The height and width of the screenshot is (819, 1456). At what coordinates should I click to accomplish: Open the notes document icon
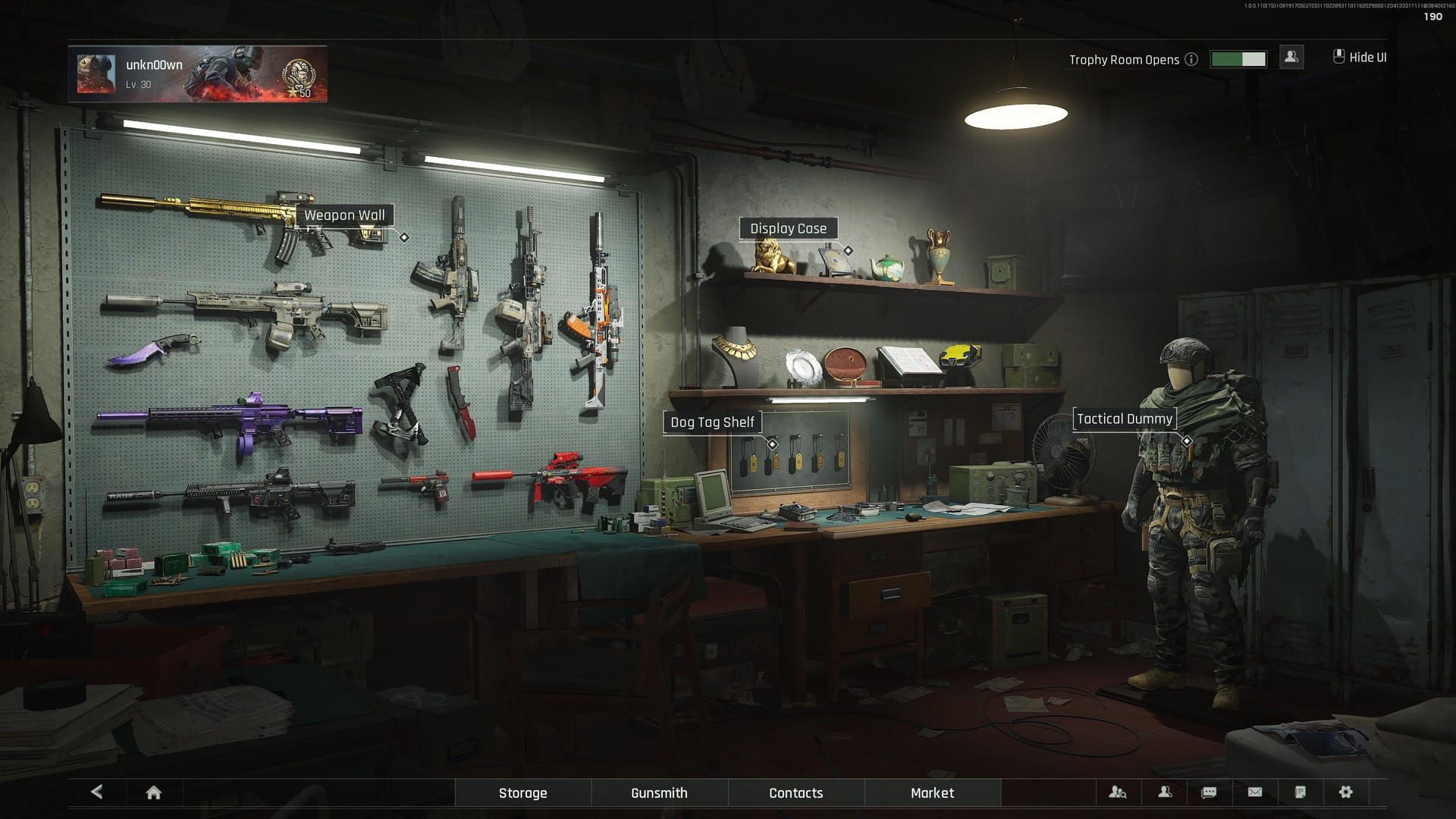click(1300, 792)
